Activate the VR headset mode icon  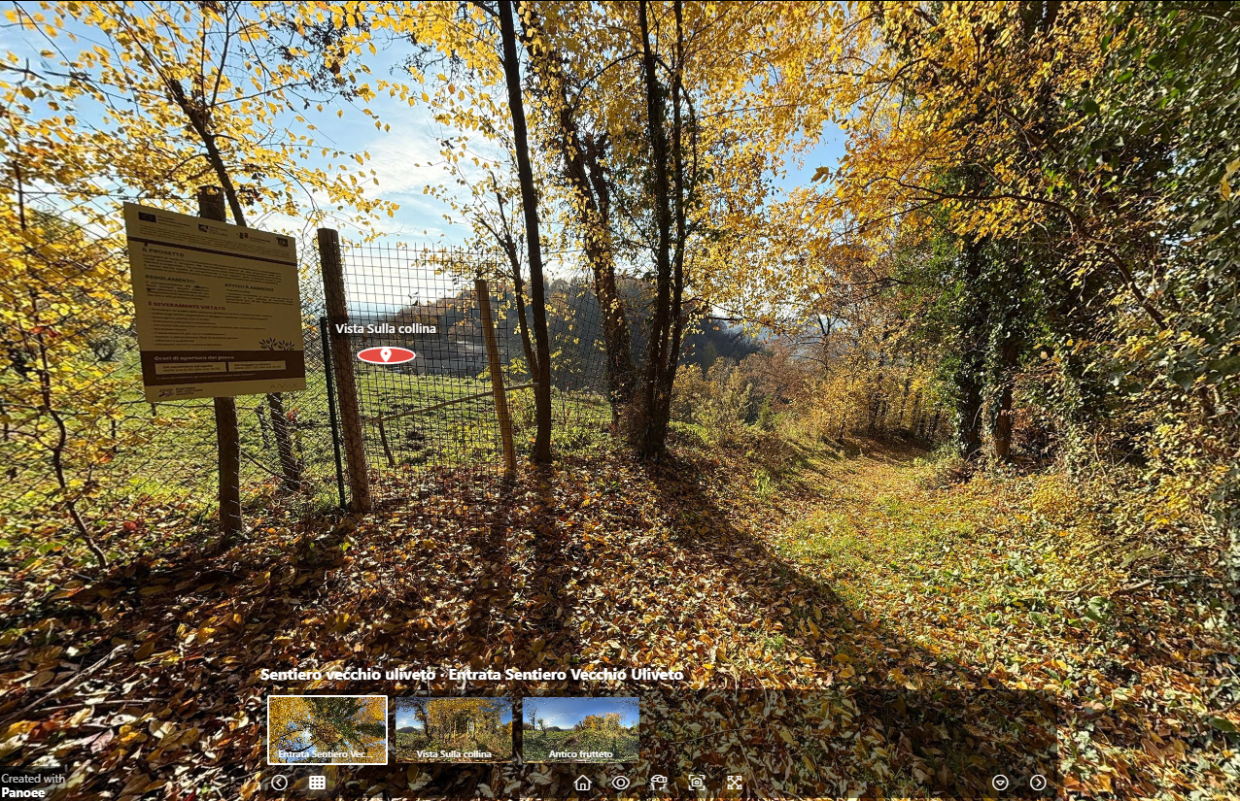(658, 783)
